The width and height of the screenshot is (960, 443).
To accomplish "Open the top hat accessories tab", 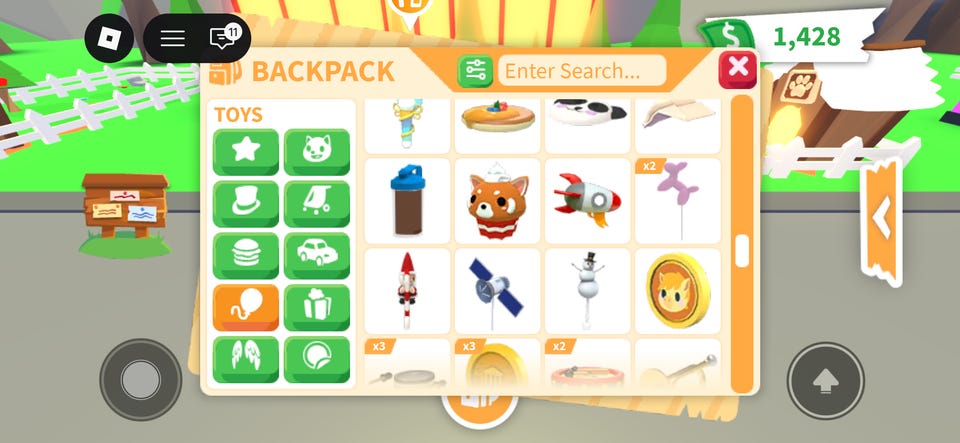I will click(x=245, y=204).
